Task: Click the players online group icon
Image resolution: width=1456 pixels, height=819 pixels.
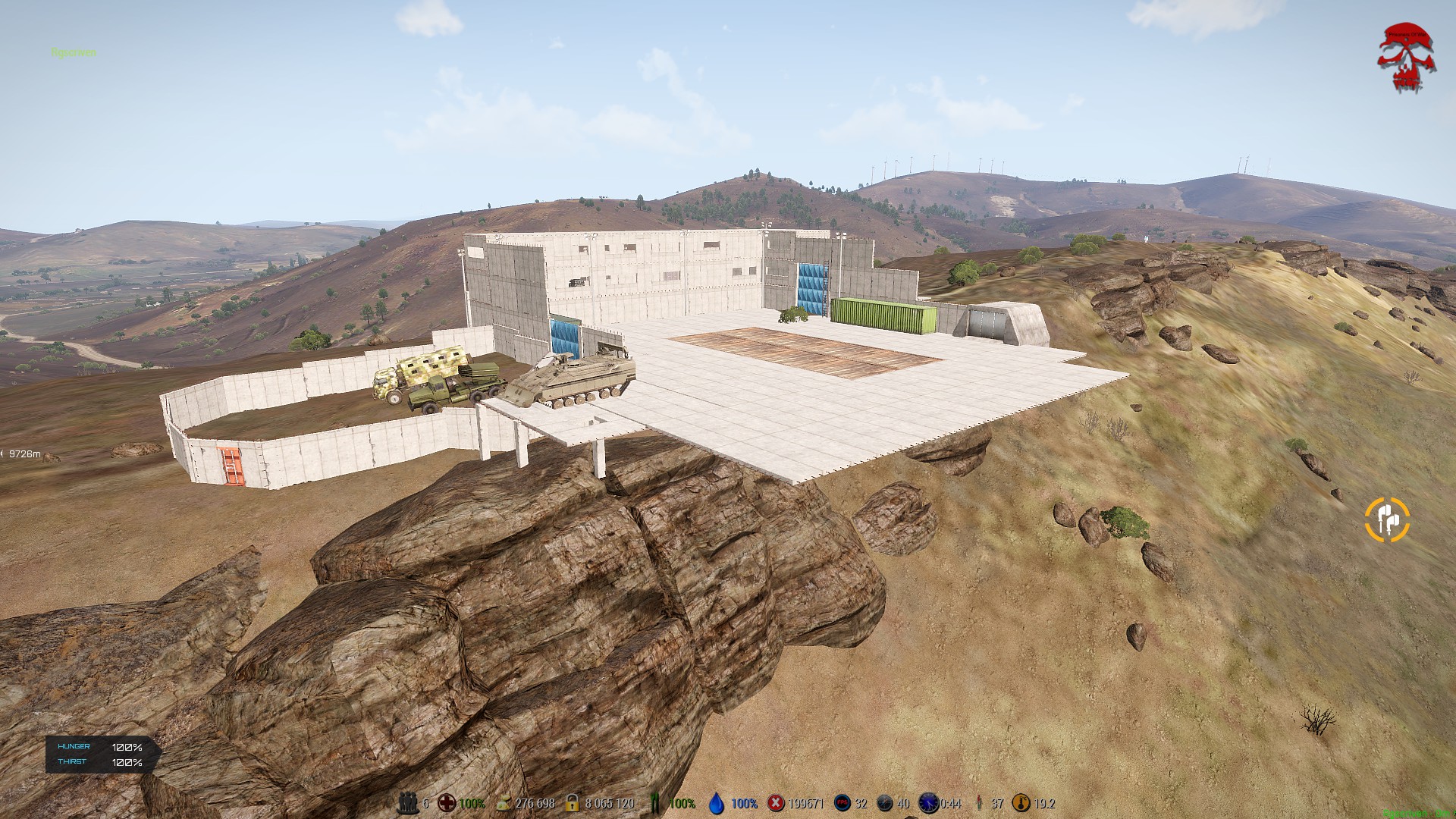Action: [x=408, y=803]
